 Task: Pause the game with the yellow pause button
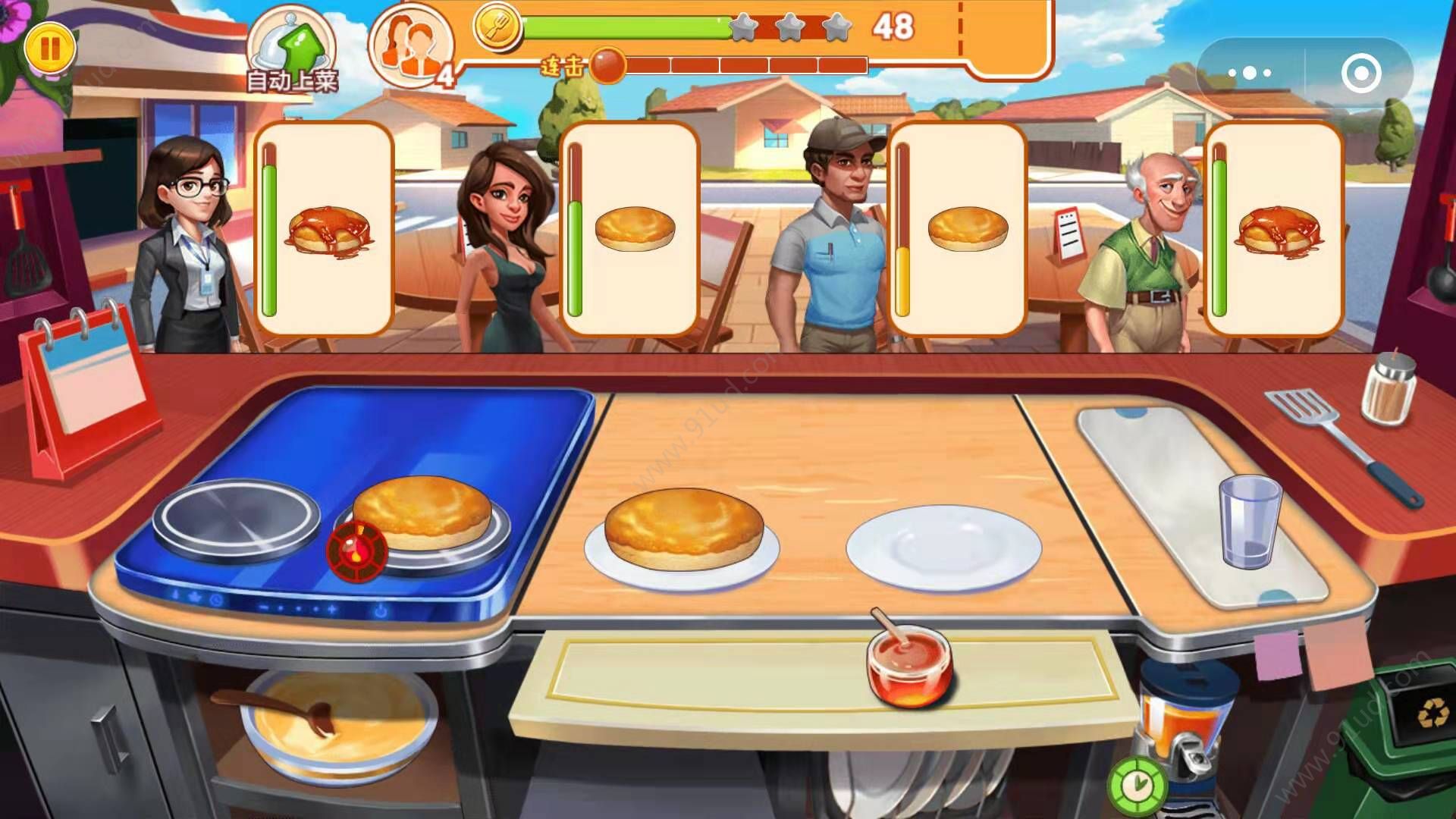[50, 49]
